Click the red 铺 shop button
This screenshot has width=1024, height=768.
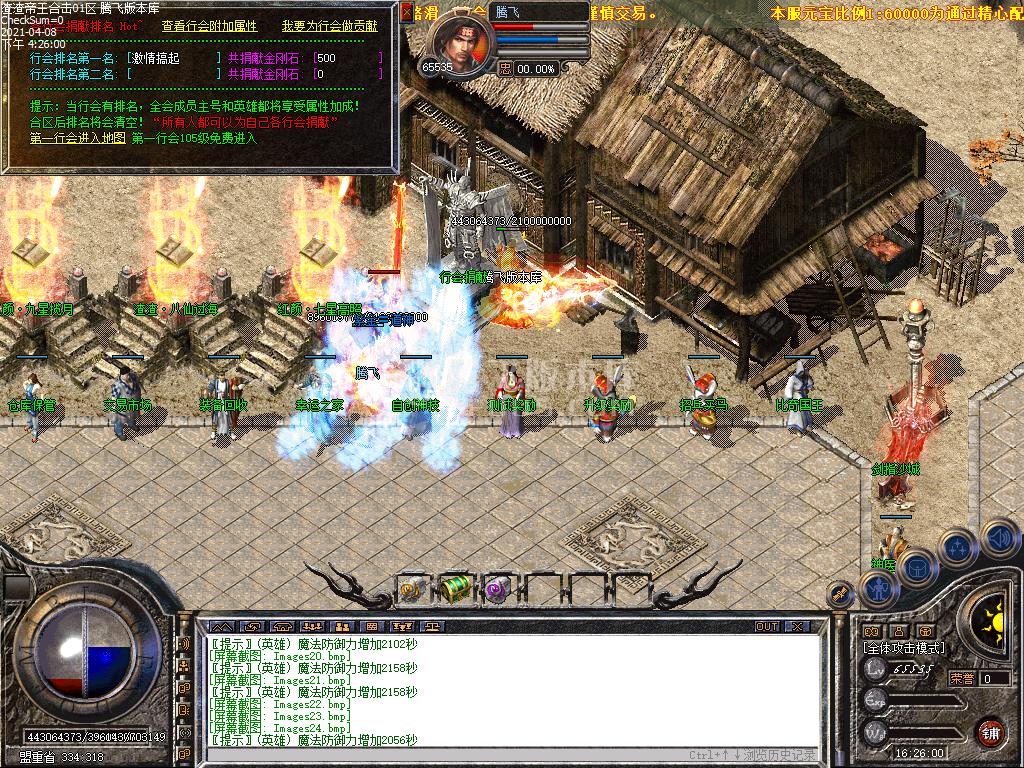coord(990,731)
